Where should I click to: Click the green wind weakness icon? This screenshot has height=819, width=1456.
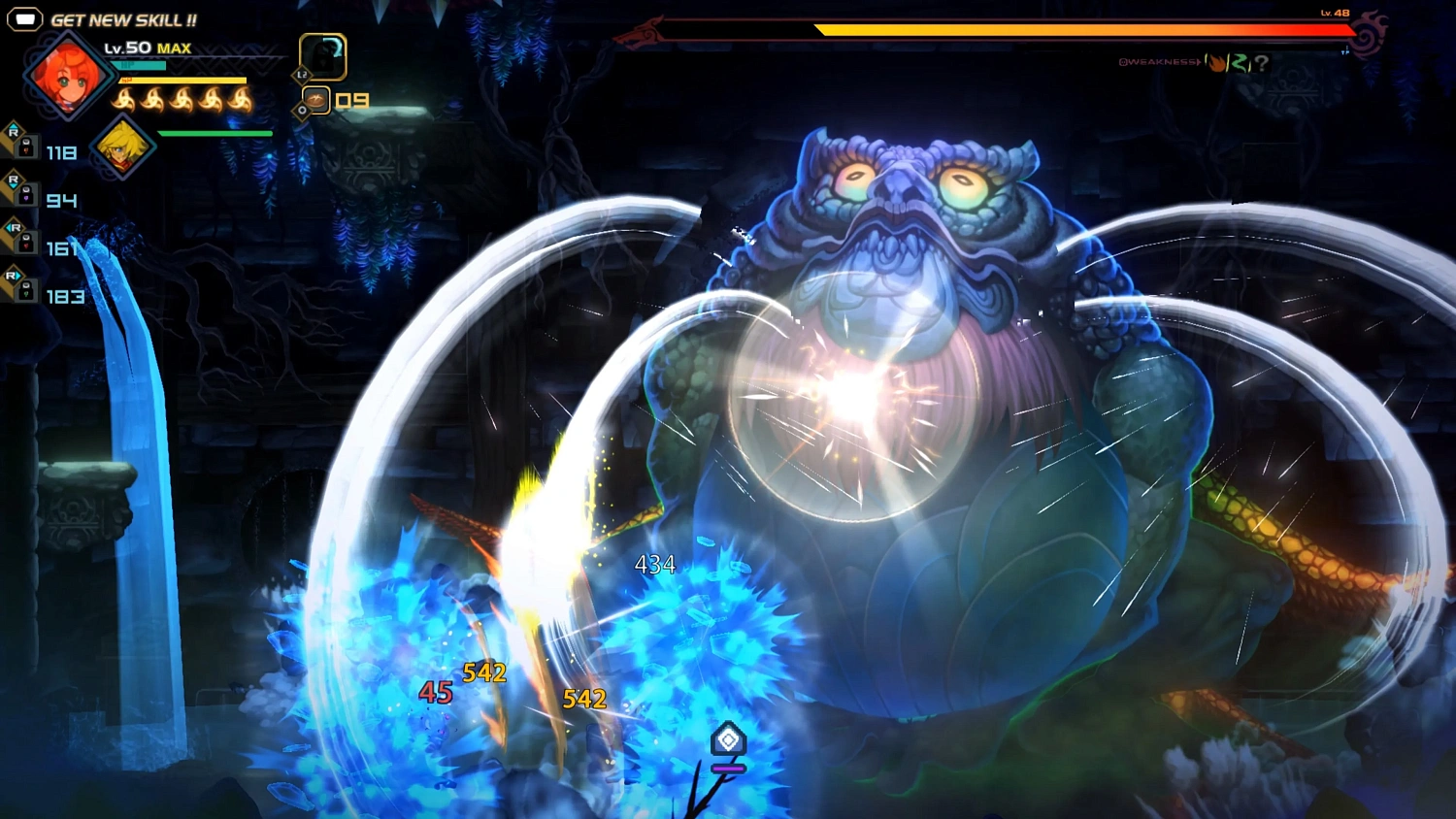(x=1240, y=63)
